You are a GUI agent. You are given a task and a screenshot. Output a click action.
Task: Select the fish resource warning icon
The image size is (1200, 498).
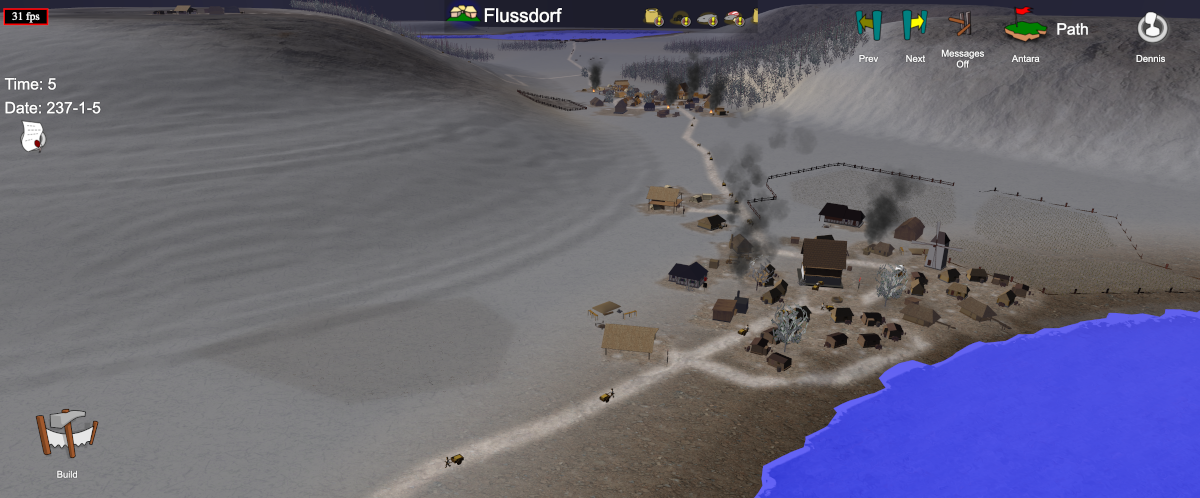(x=707, y=16)
